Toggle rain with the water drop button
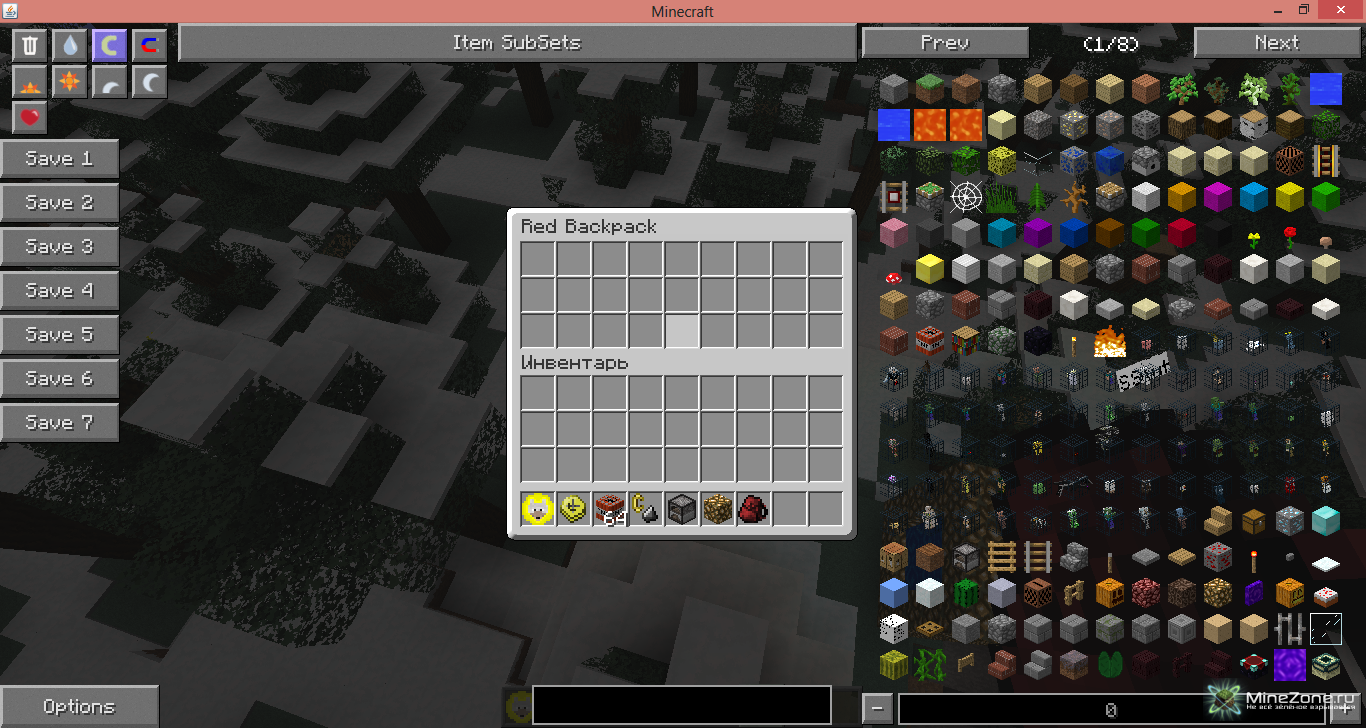1366x728 pixels. coord(69,45)
